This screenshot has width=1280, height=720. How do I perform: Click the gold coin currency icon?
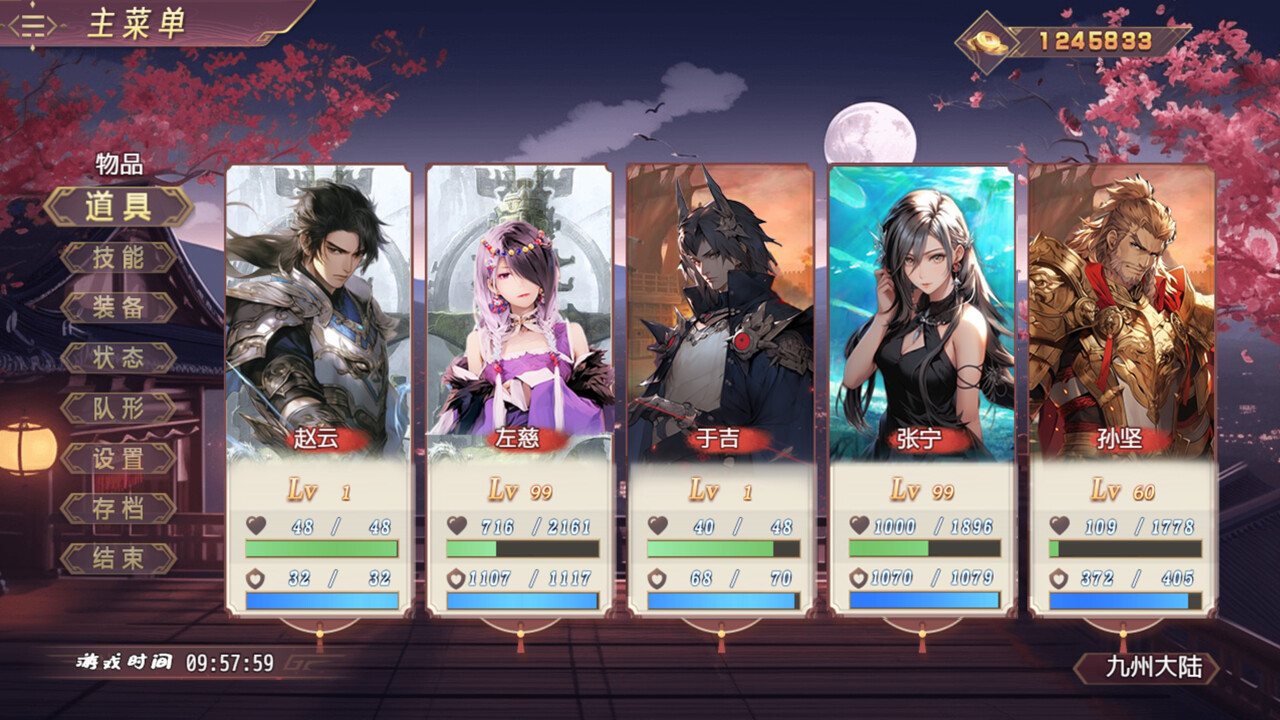click(x=985, y=42)
